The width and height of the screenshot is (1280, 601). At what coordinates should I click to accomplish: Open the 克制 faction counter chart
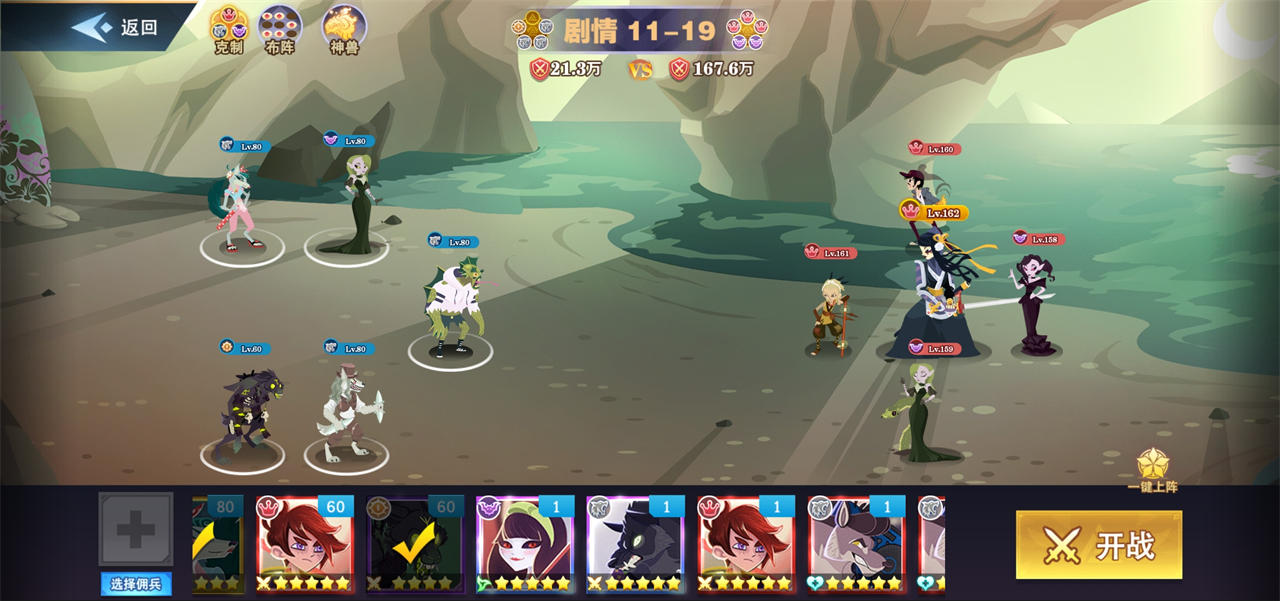[229, 30]
